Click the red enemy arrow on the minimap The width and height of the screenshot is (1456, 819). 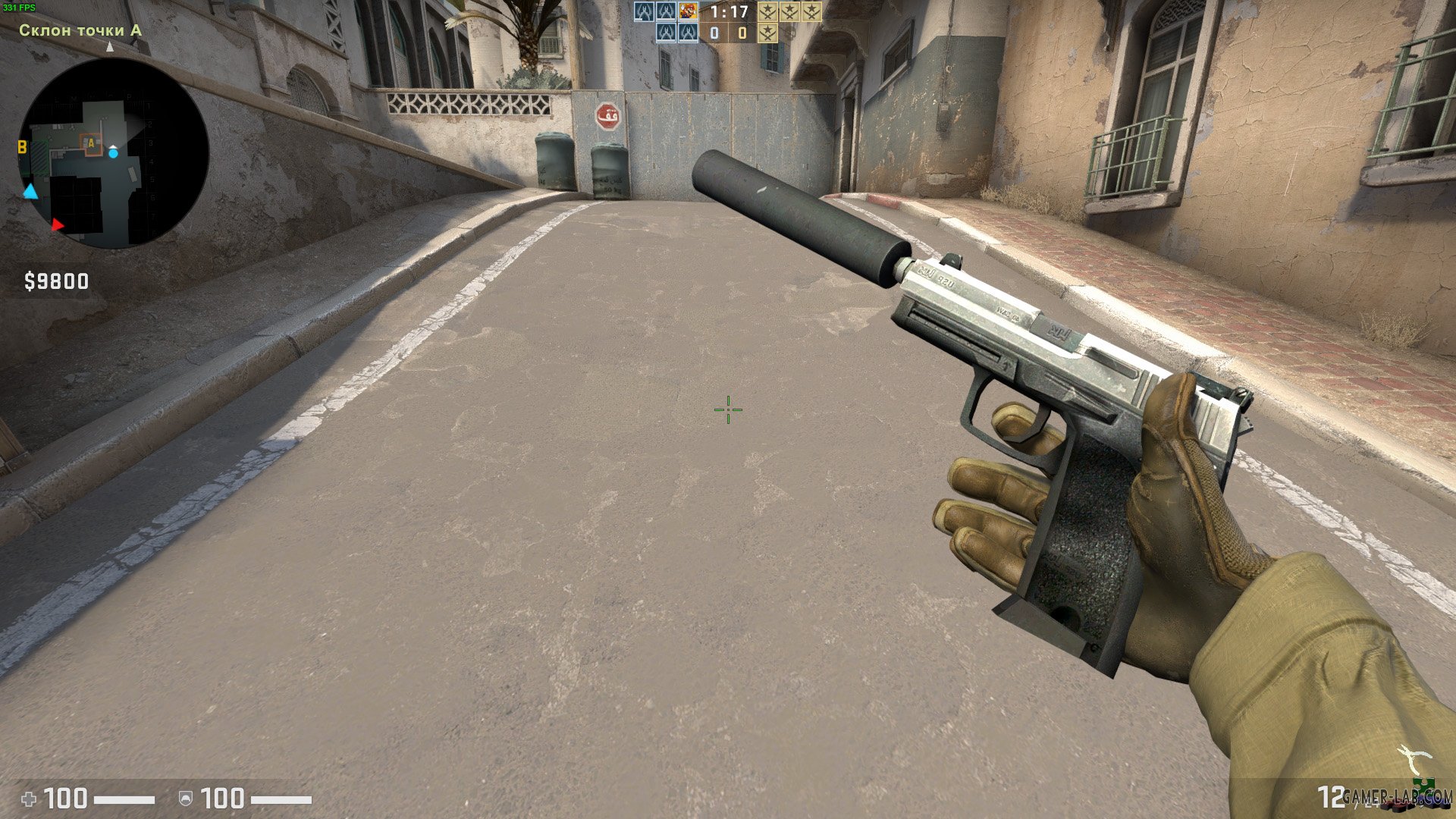click(x=58, y=224)
